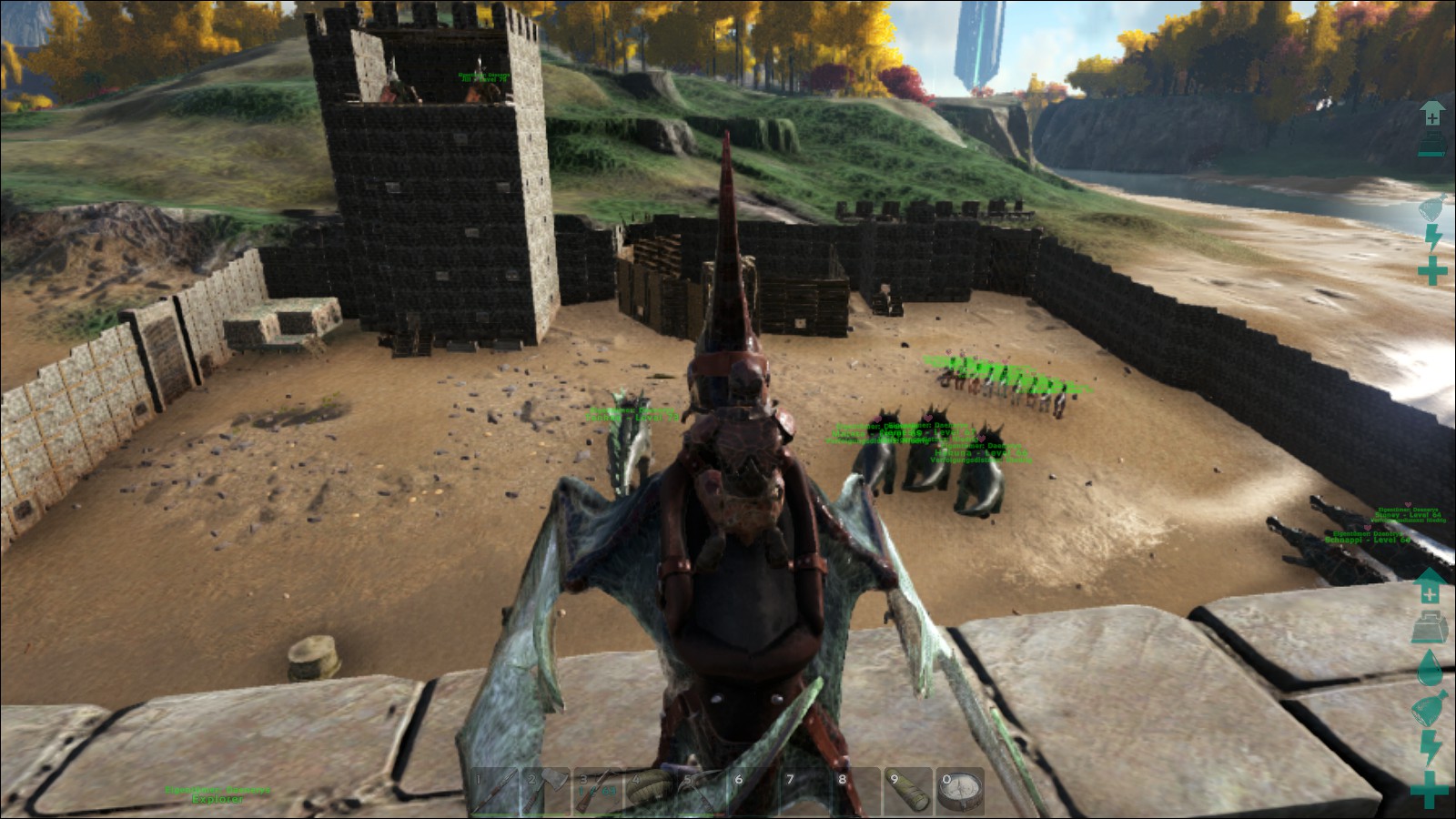This screenshot has width=1456, height=819.
Task: Select the spear in hotbar slot 1
Action: click(495, 790)
